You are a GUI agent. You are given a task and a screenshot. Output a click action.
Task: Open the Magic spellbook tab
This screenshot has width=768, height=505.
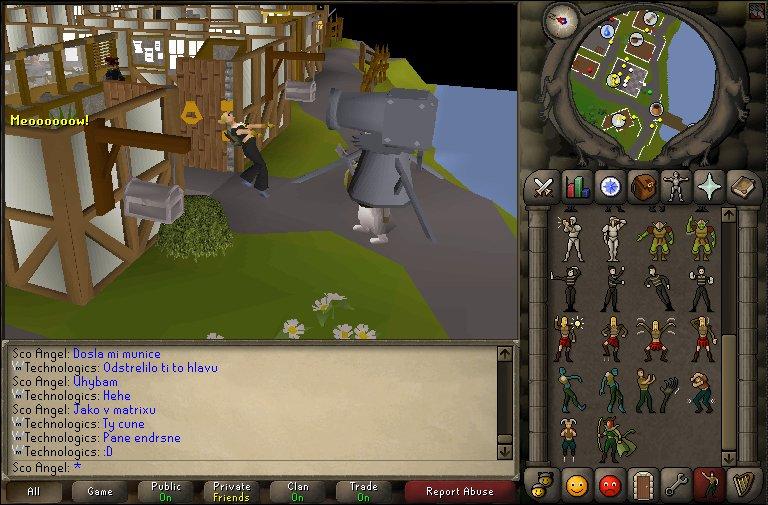[742, 186]
